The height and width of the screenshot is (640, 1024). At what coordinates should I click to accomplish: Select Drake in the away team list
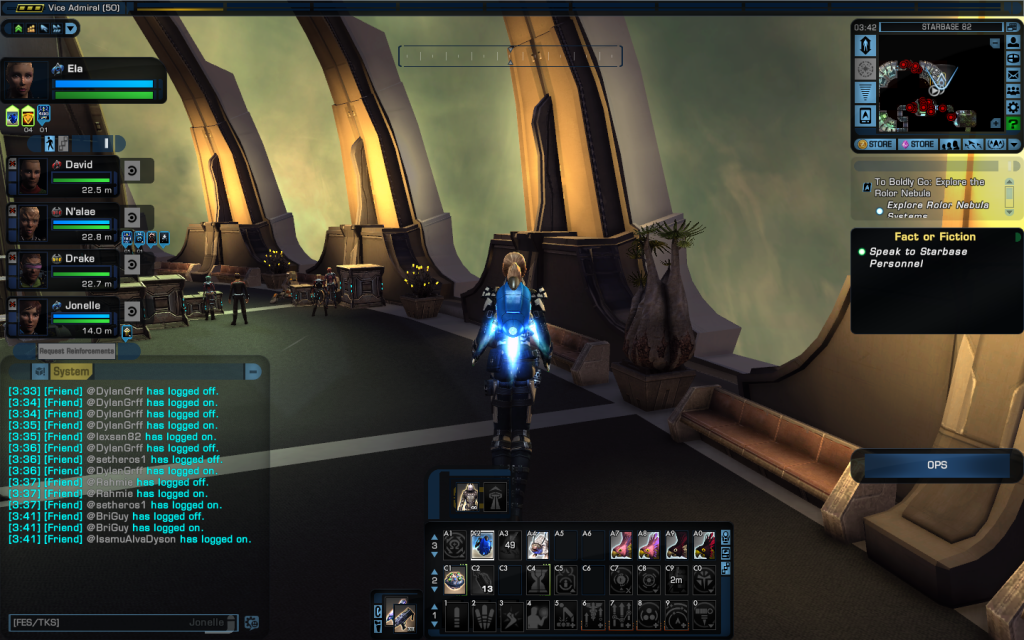point(80,258)
